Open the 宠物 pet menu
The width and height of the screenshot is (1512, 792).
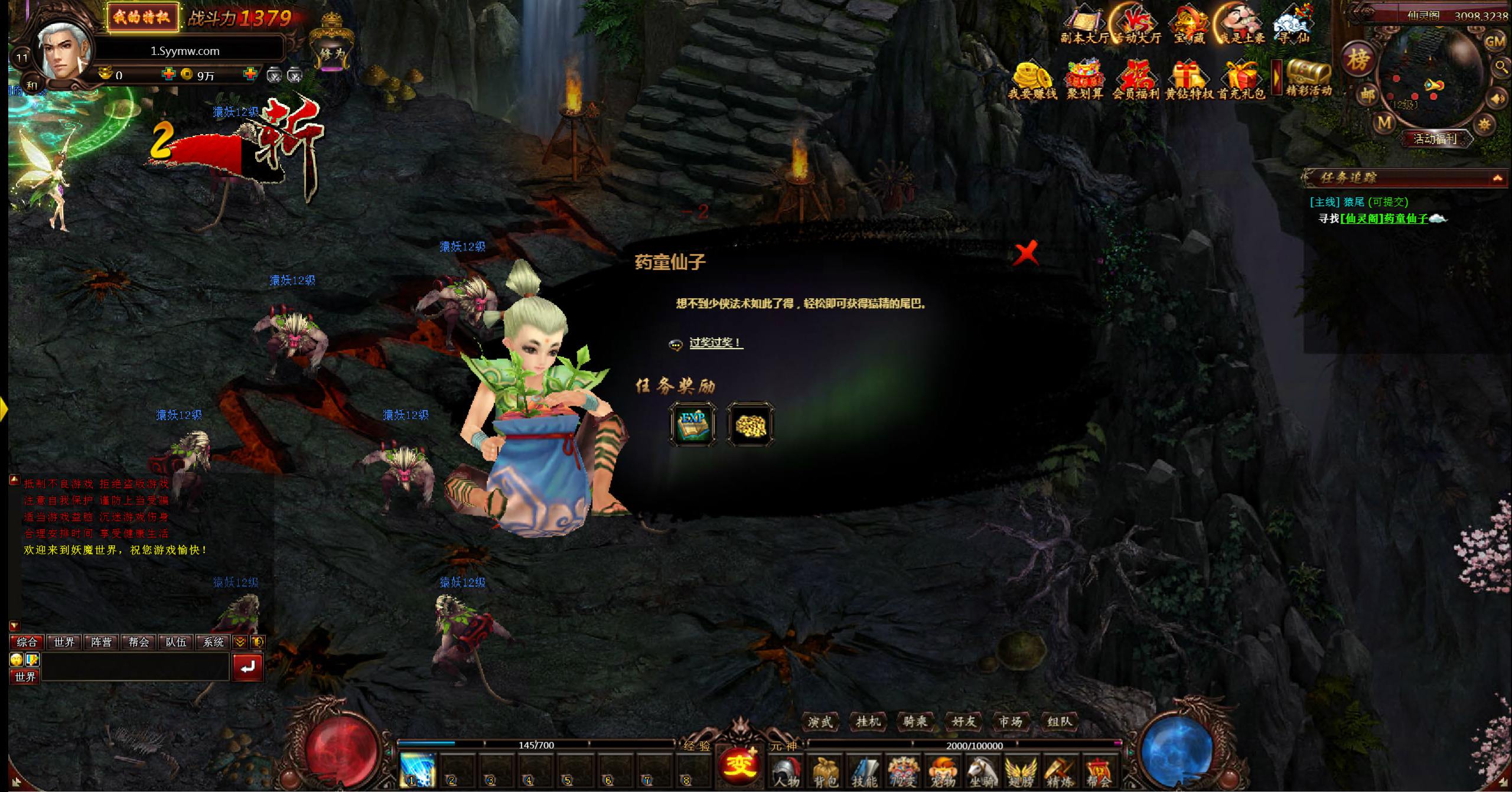pos(942,771)
